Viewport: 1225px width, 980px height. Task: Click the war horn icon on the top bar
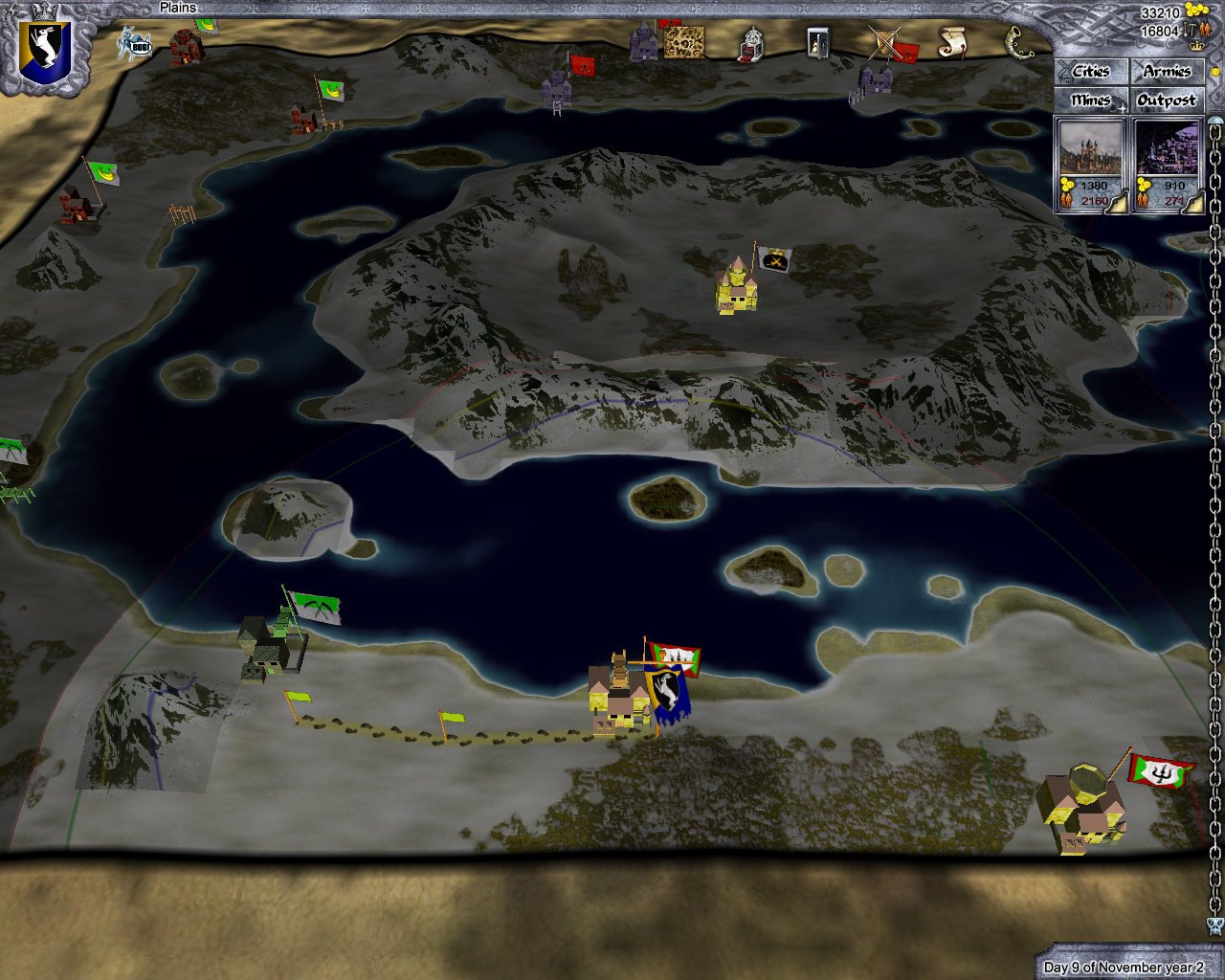point(1015,43)
